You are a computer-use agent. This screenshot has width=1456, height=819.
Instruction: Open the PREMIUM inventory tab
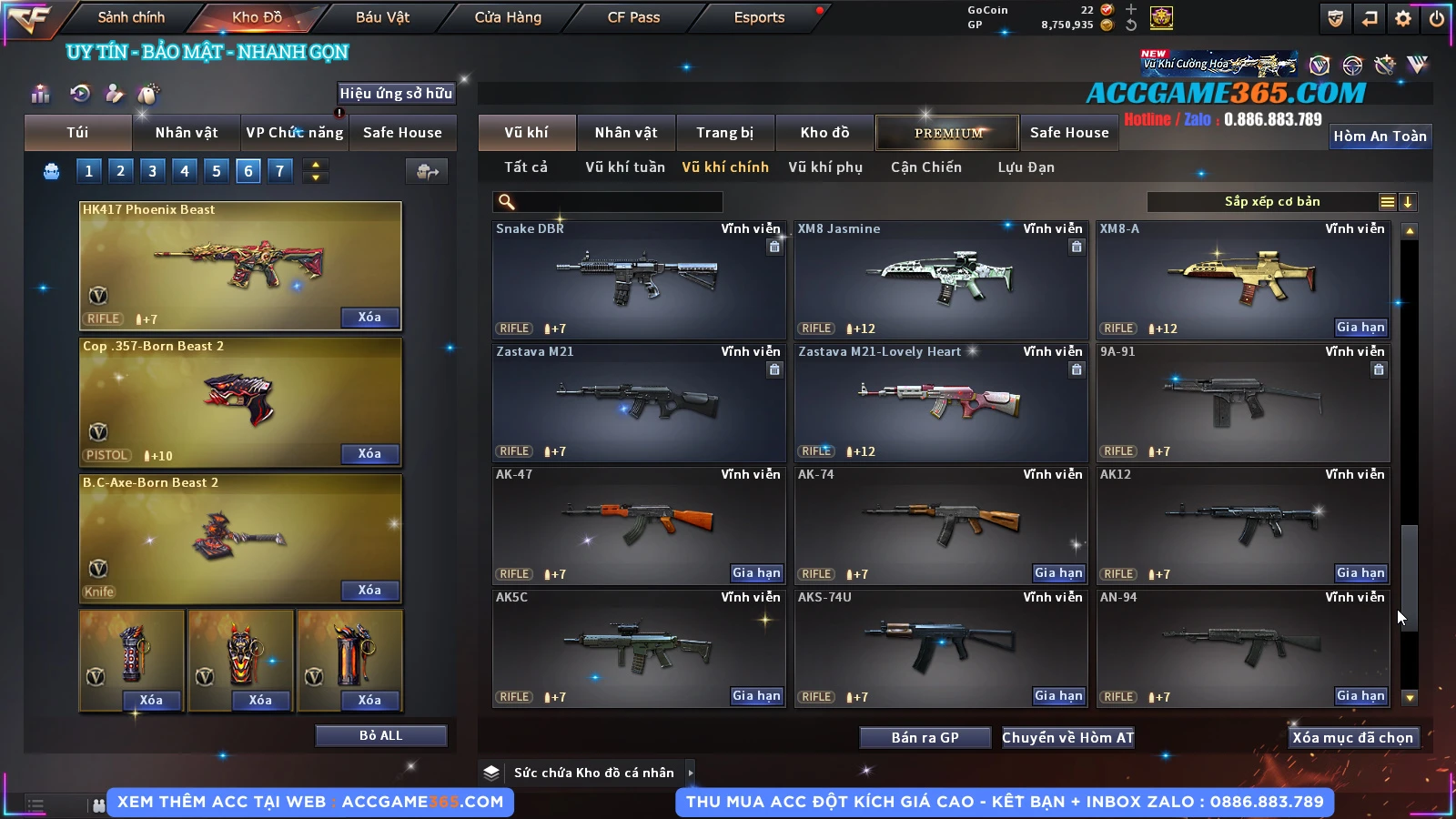click(x=948, y=133)
